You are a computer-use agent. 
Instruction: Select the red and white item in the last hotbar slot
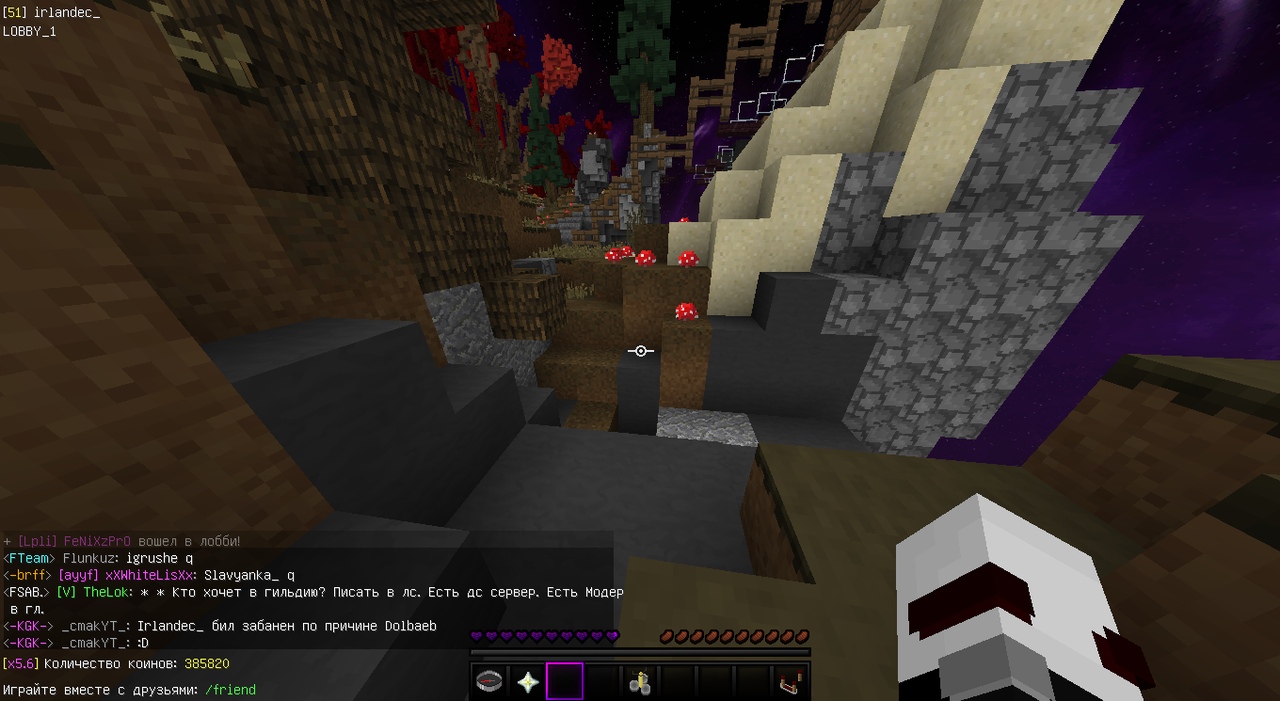(789, 683)
